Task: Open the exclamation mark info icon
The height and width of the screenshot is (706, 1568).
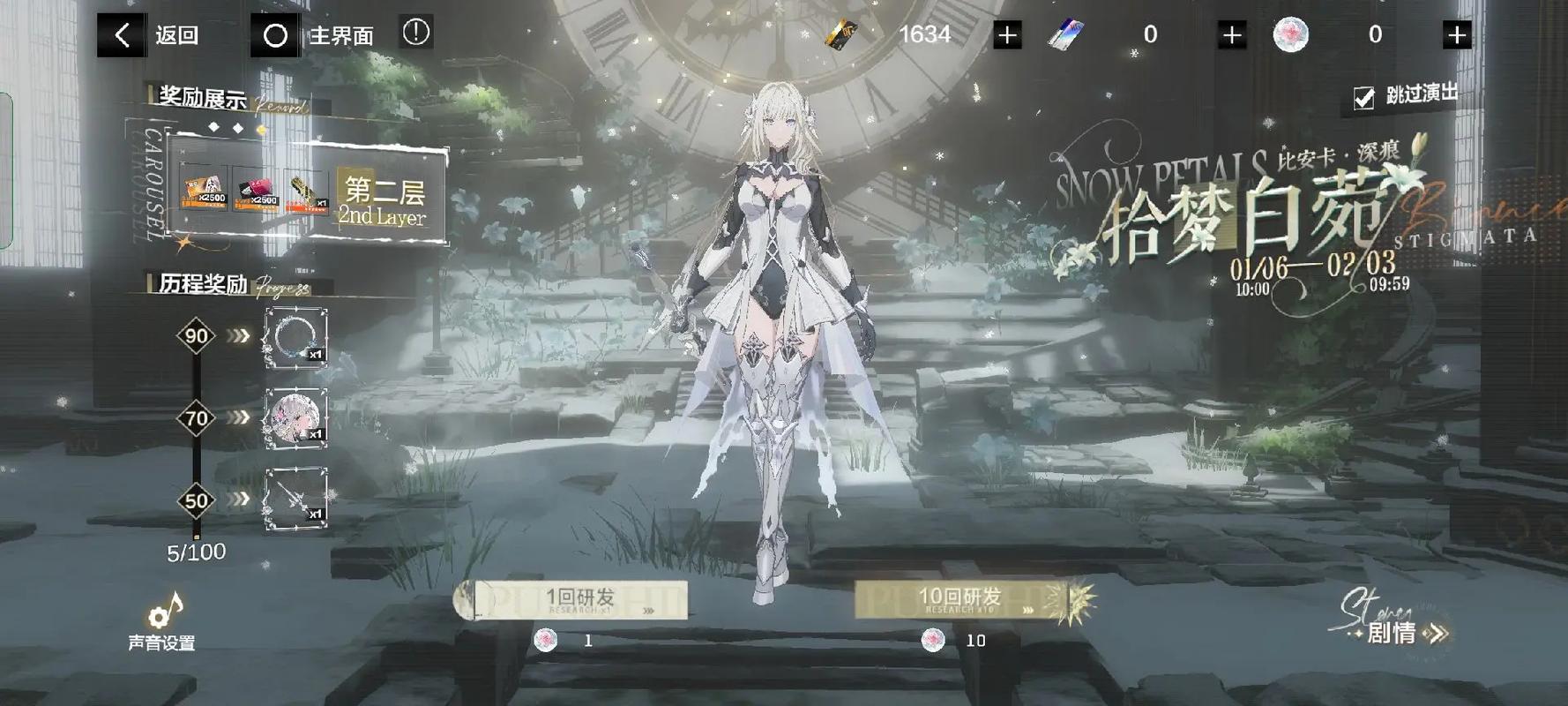Action: tap(416, 34)
